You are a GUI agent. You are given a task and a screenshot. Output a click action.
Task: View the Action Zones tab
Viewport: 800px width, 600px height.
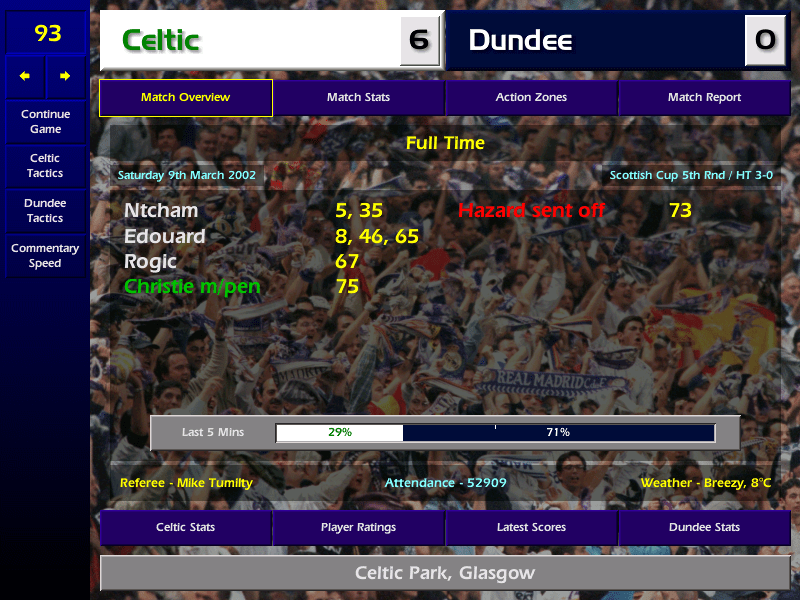[x=531, y=98]
